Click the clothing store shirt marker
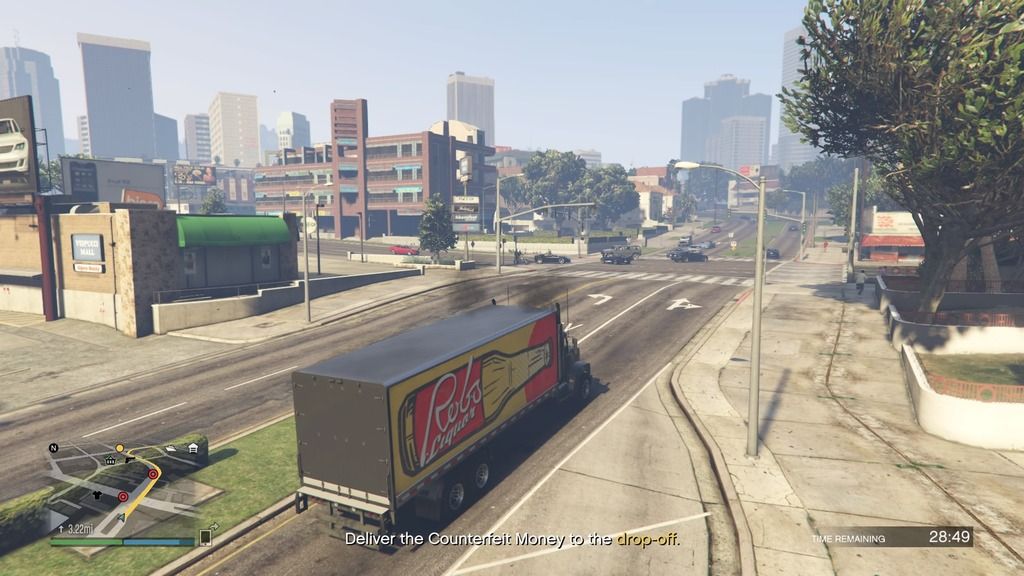 [x=96, y=493]
